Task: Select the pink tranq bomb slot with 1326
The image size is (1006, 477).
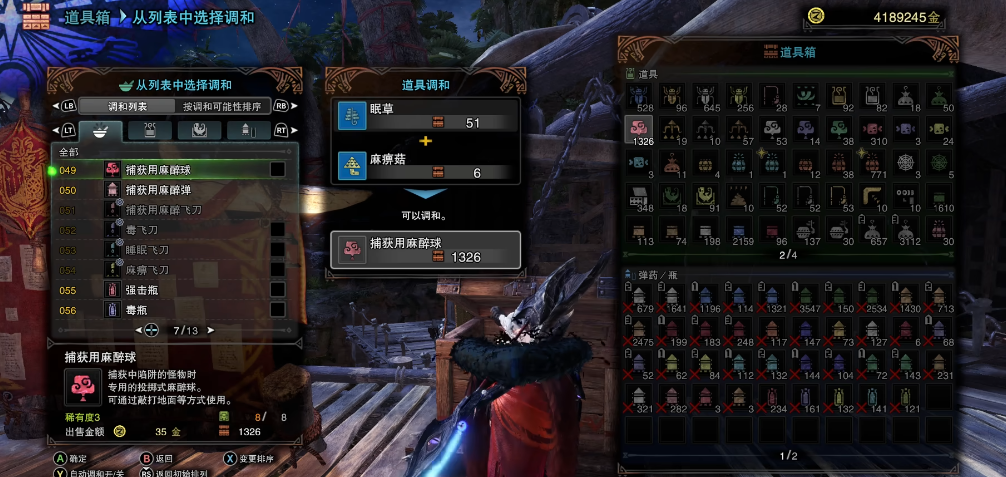Action: [638, 129]
